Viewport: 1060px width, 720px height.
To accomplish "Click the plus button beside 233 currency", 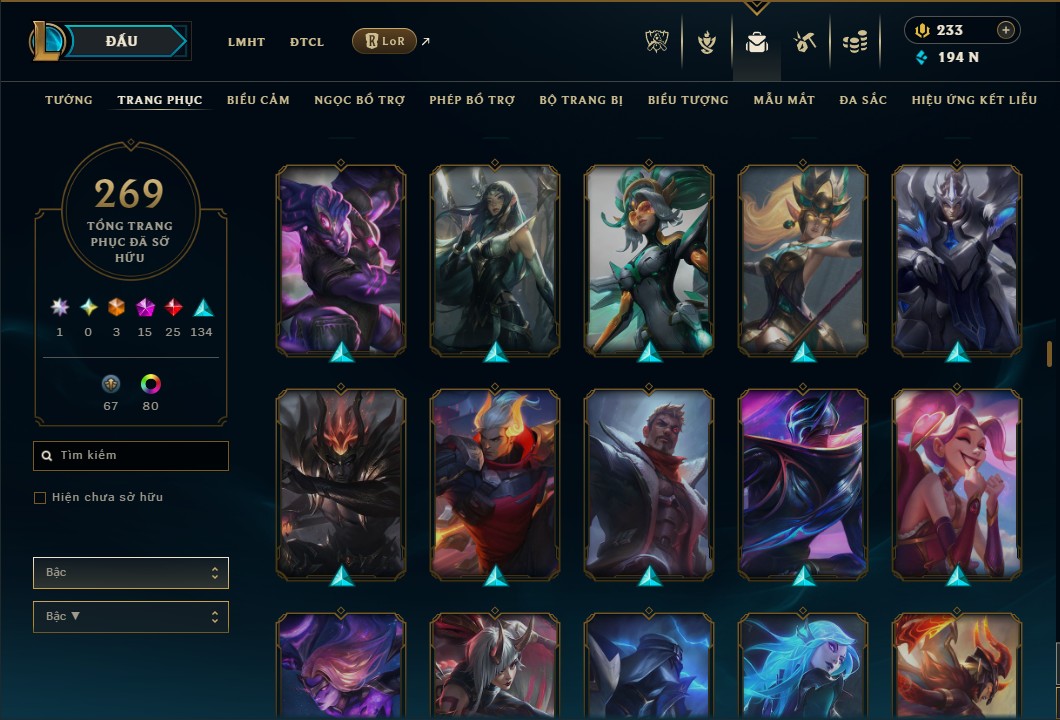I will 1006,30.
